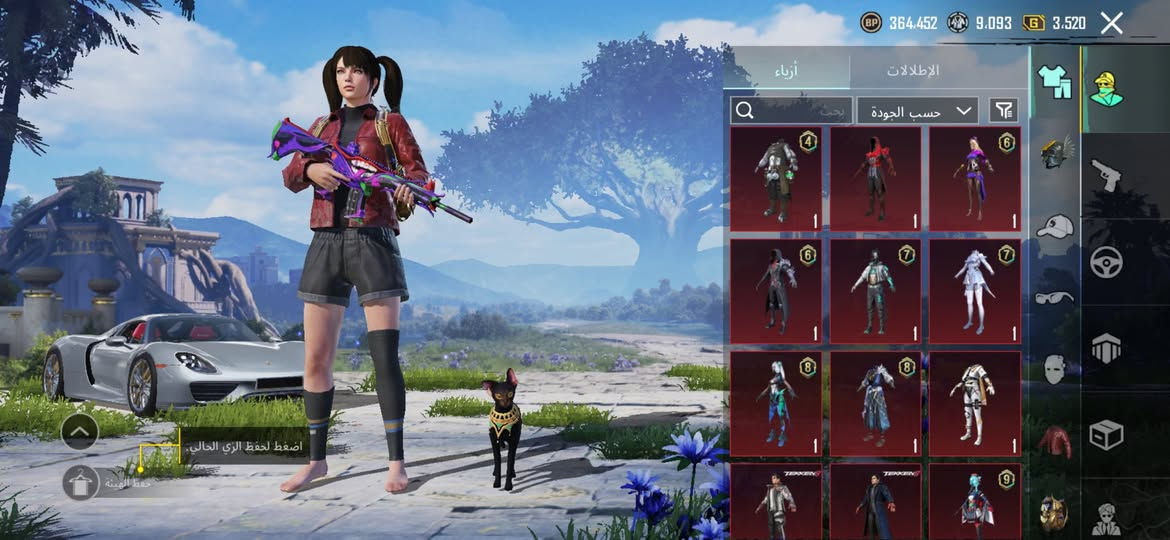
Task: Pick the purple outfit with level 6 badge
Action: point(974,179)
